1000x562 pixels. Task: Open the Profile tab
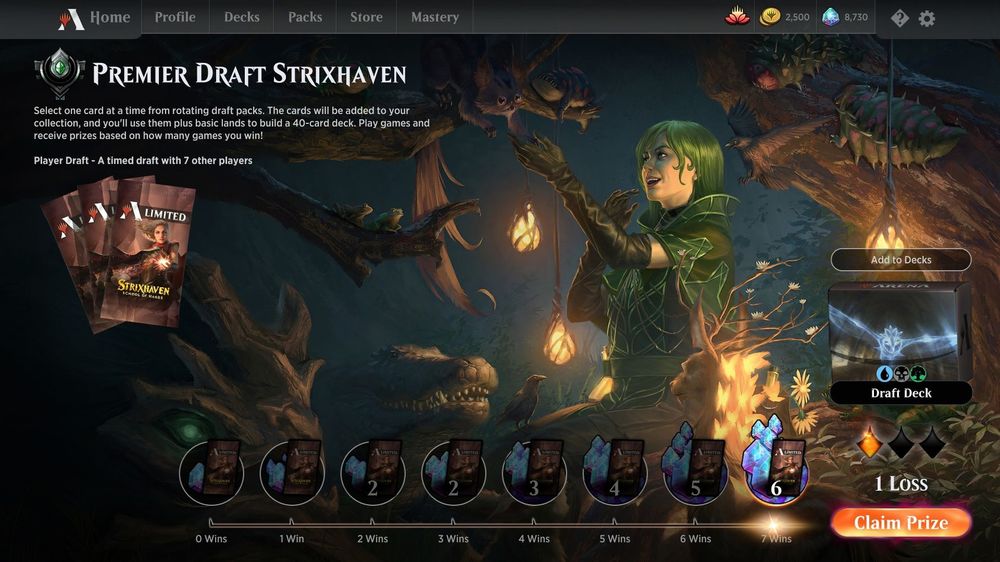coord(175,18)
